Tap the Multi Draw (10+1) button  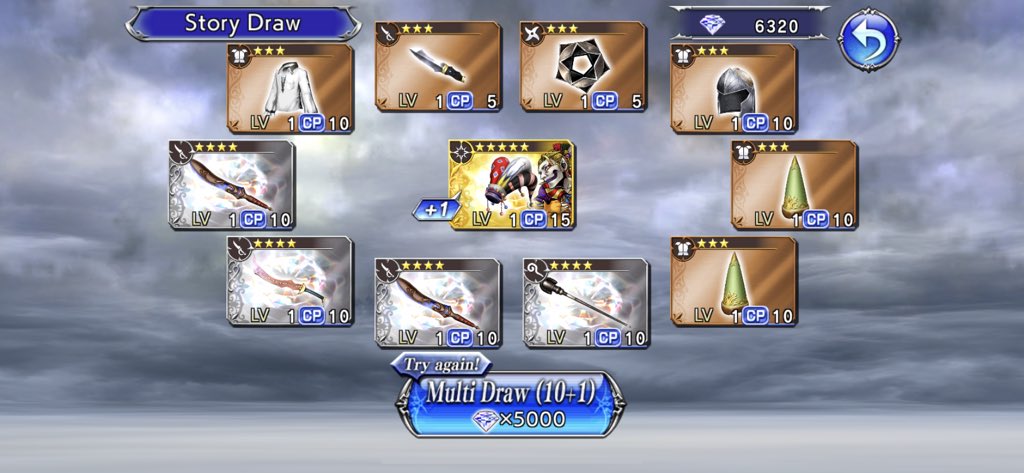pyautogui.click(x=511, y=402)
